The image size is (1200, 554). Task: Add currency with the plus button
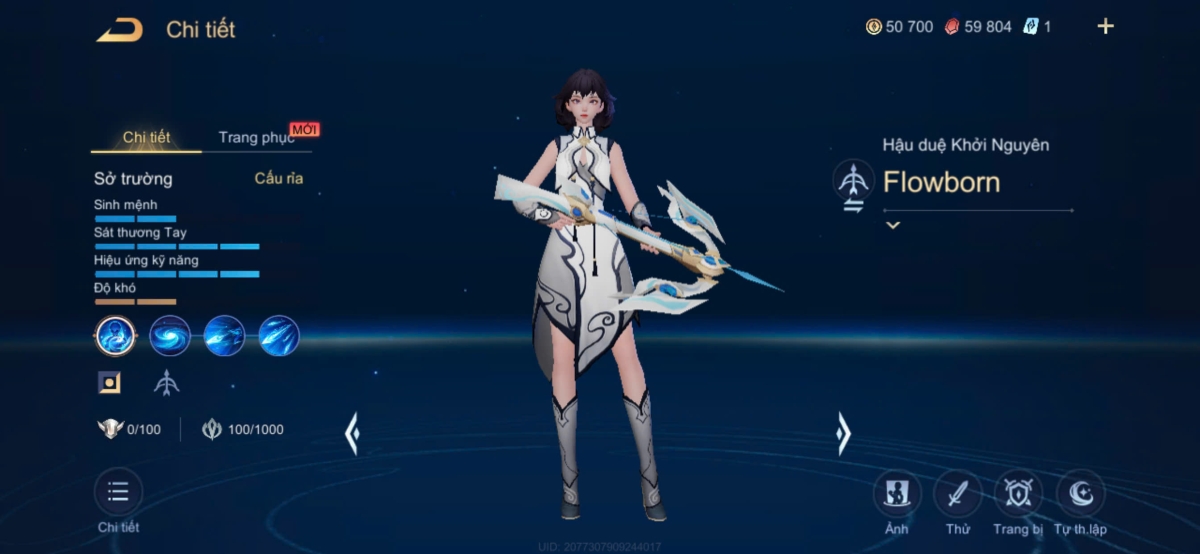click(1105, 27)
